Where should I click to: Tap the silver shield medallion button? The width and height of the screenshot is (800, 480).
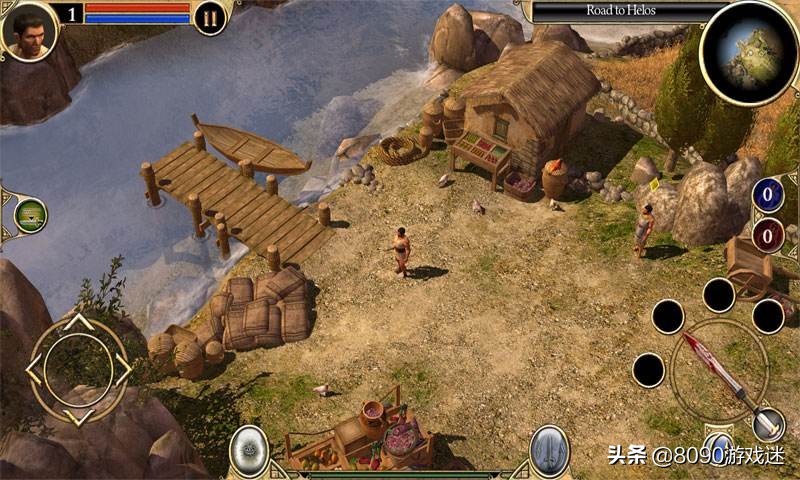point(249,449)
